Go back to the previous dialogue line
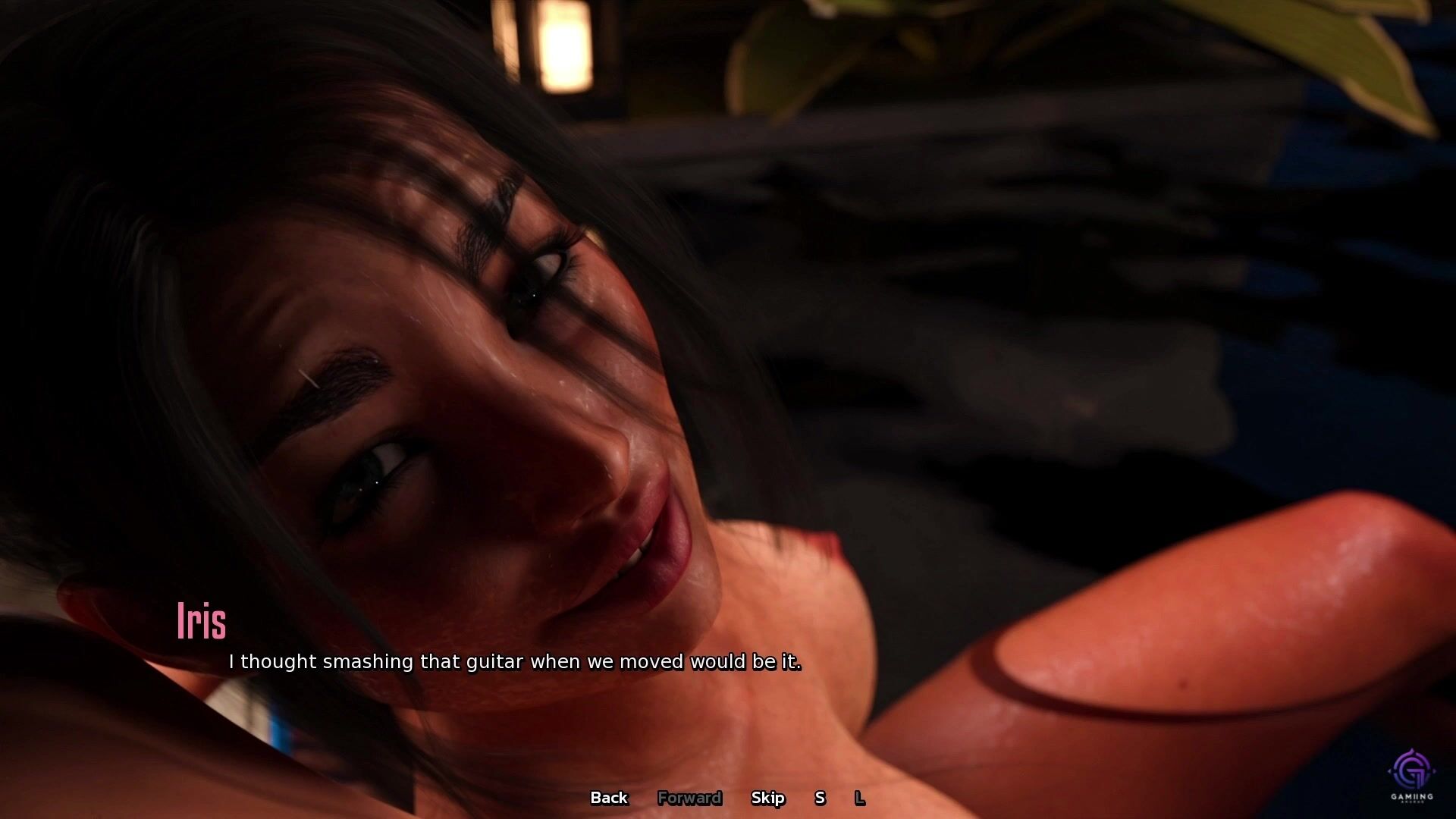1456x819 pixels. (x=609, y=798)
